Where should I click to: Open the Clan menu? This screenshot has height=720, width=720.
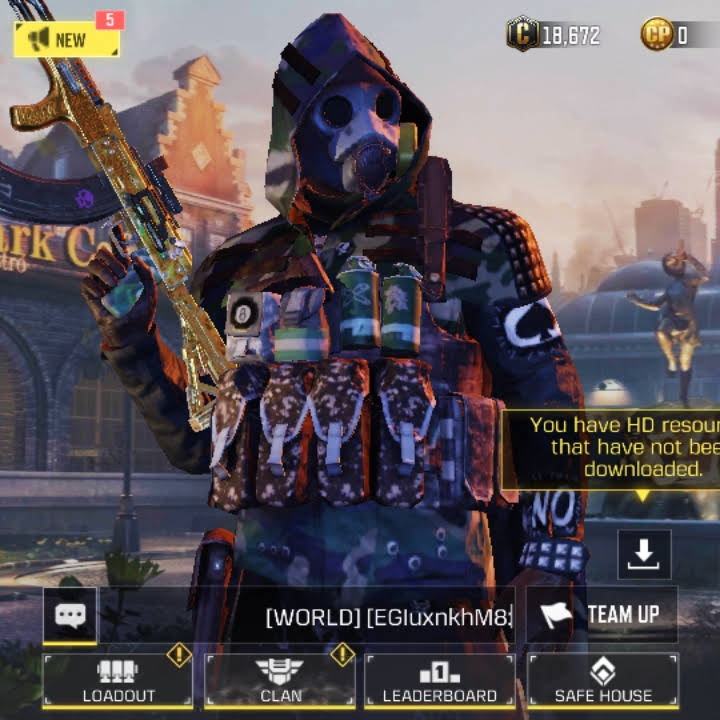[280, 680]
